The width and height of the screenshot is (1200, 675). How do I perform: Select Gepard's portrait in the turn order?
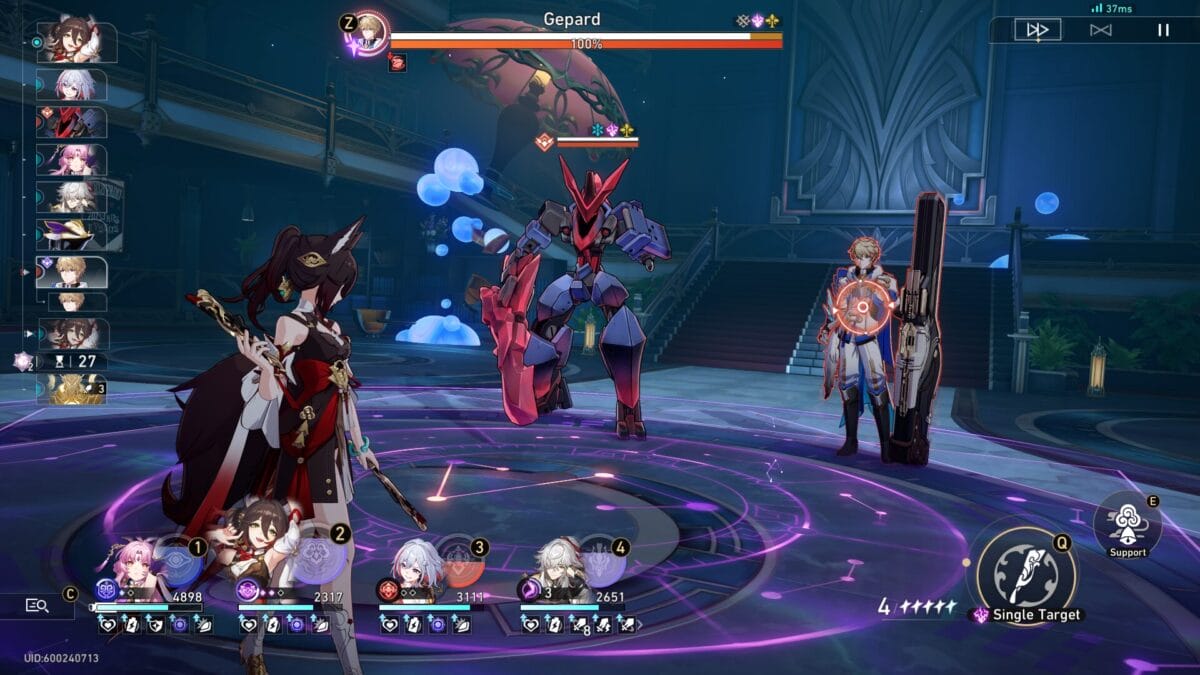(x=72, y=272)
